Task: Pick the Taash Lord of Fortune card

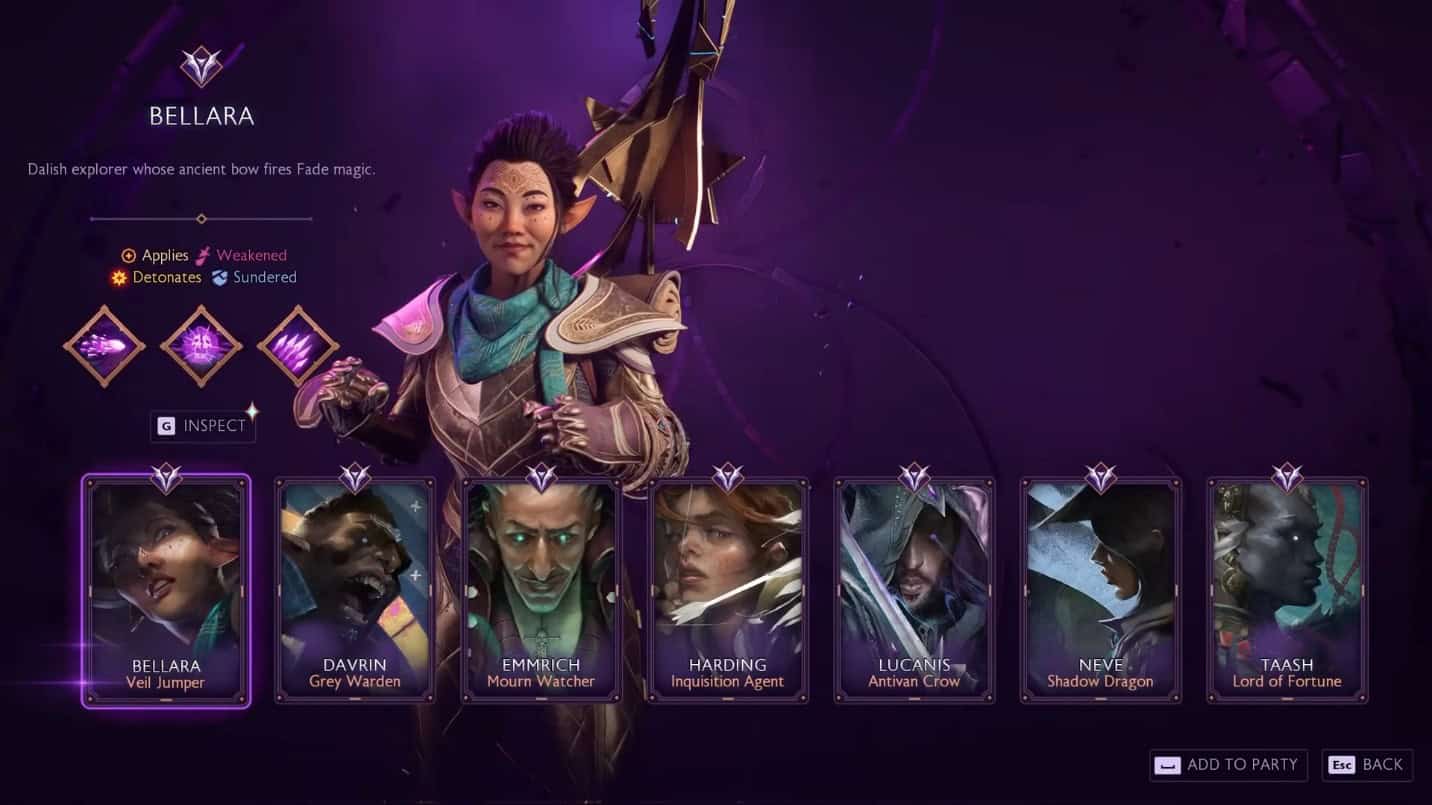Action: tap(1287, 590)
